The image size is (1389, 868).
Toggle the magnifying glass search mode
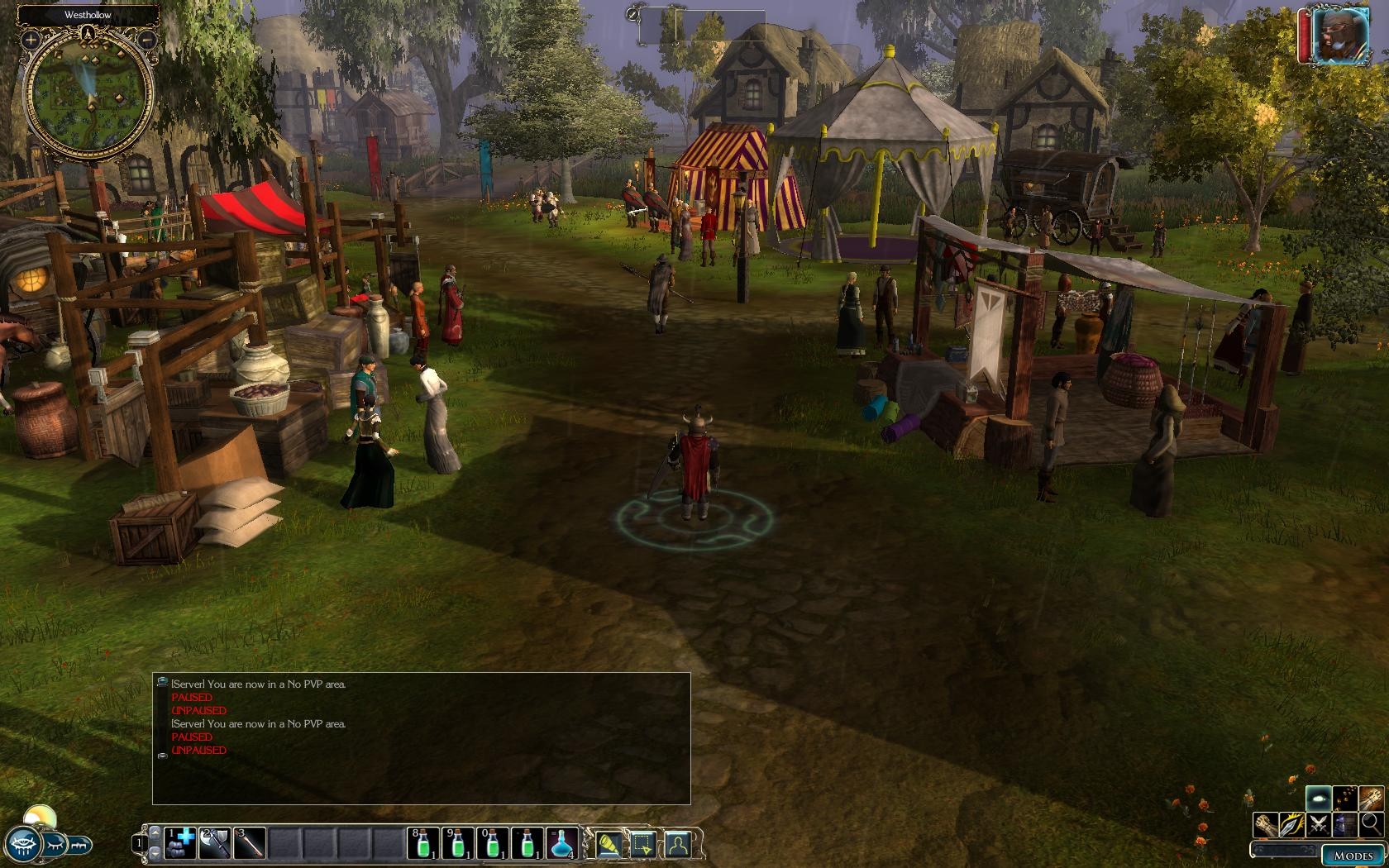point(1371,824)
